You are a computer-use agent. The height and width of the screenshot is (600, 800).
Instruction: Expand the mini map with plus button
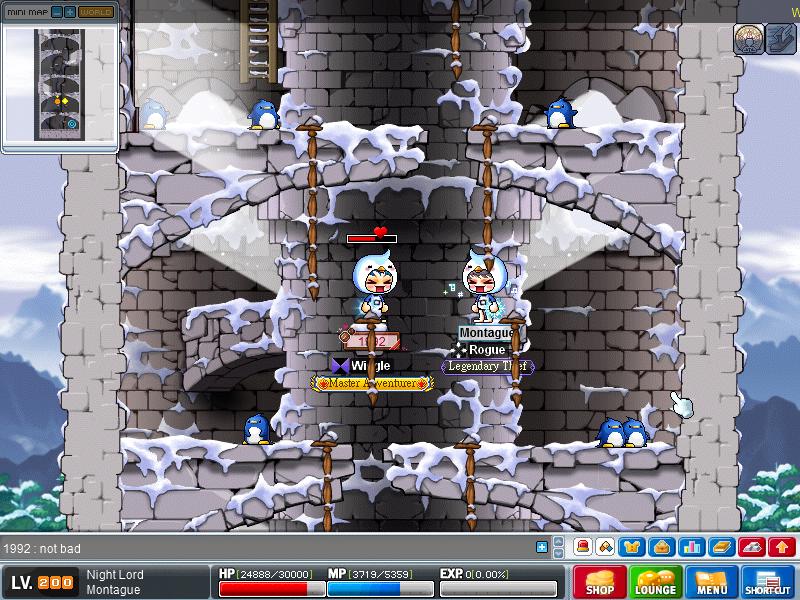coord(69,12)
